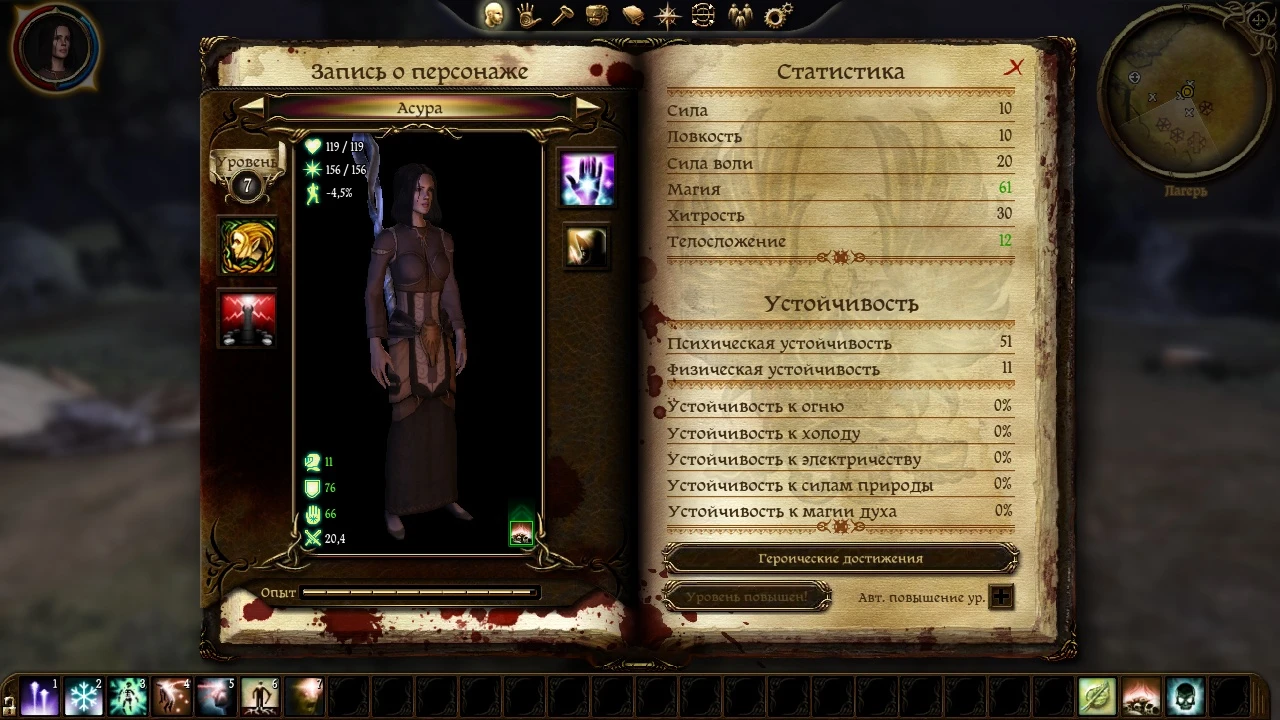The height and width of the screenshot is (720, 1280).
Task: Click the red ability icon below the lion emblem
Action: pos(247,315)
